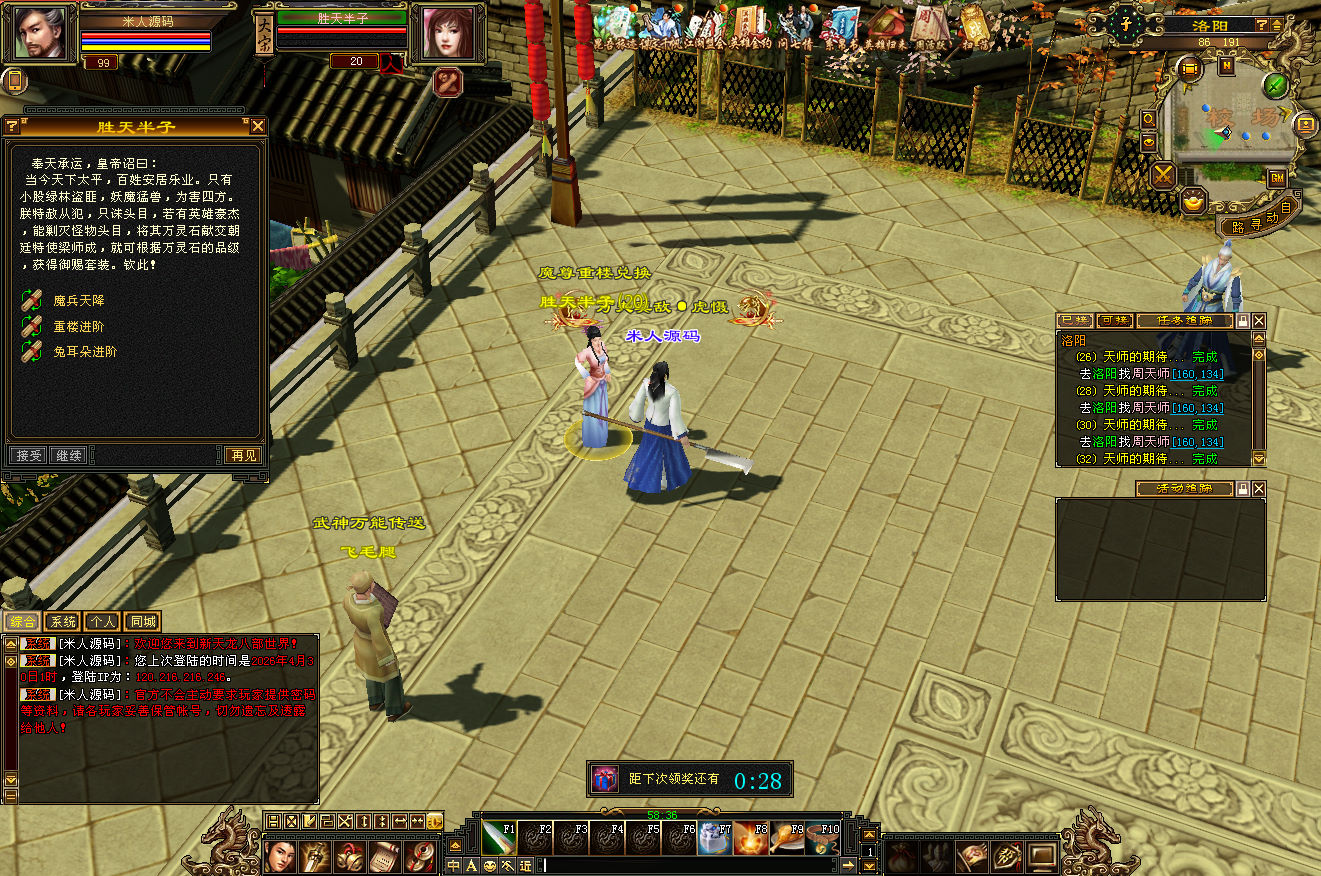The image size is (1321, 876).
Task: Click the 再见 goodbye button
Action: tap(244, 455)
